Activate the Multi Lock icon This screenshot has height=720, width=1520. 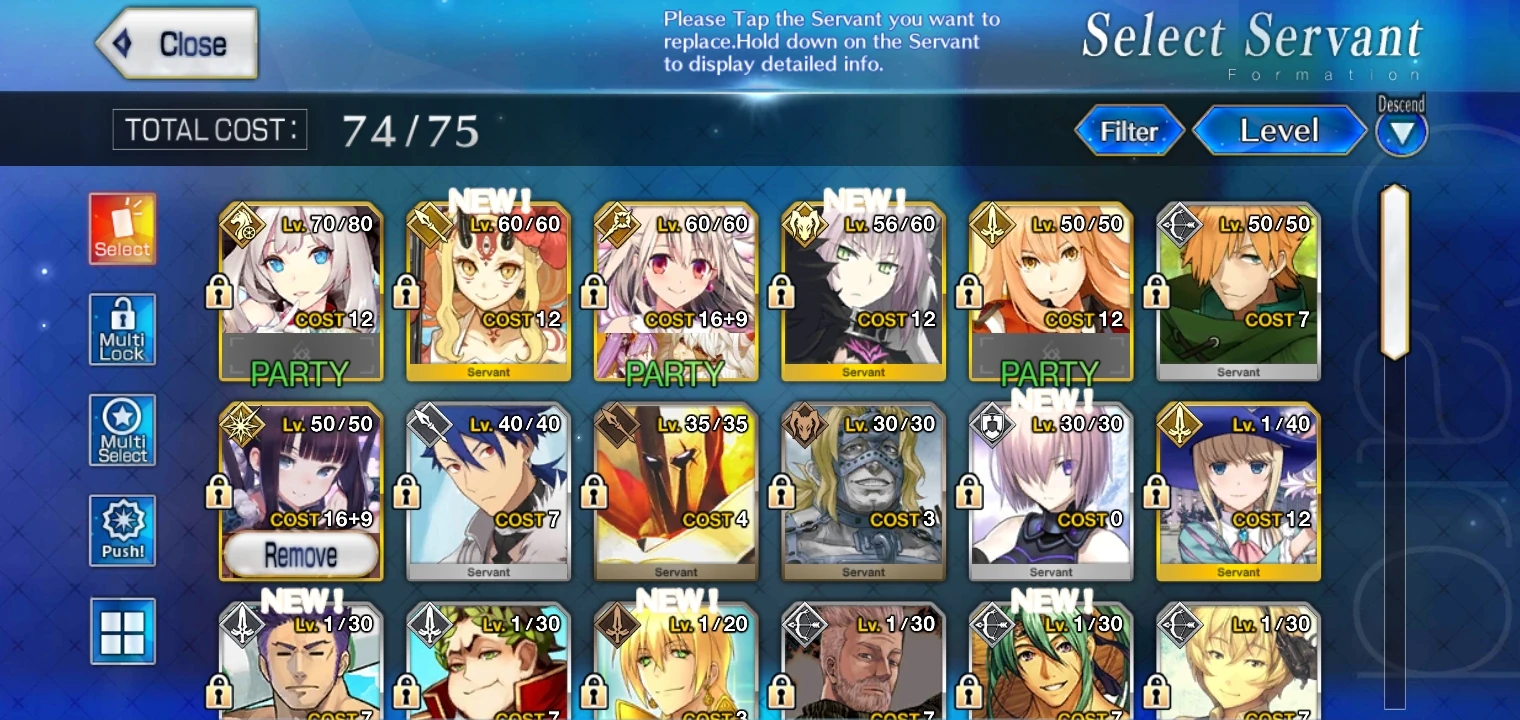121,330
